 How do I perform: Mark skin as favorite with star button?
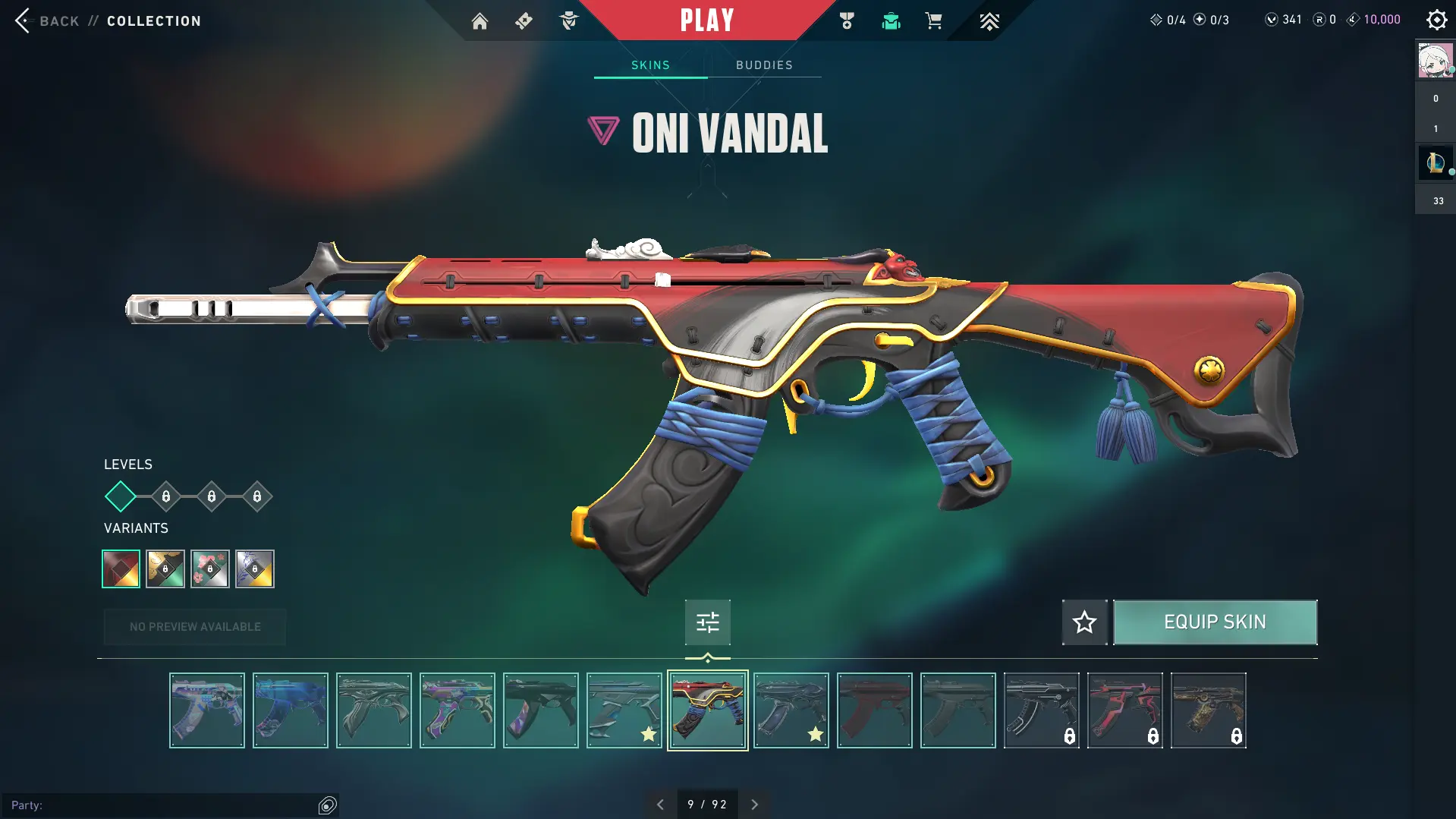pos(1084,622)
